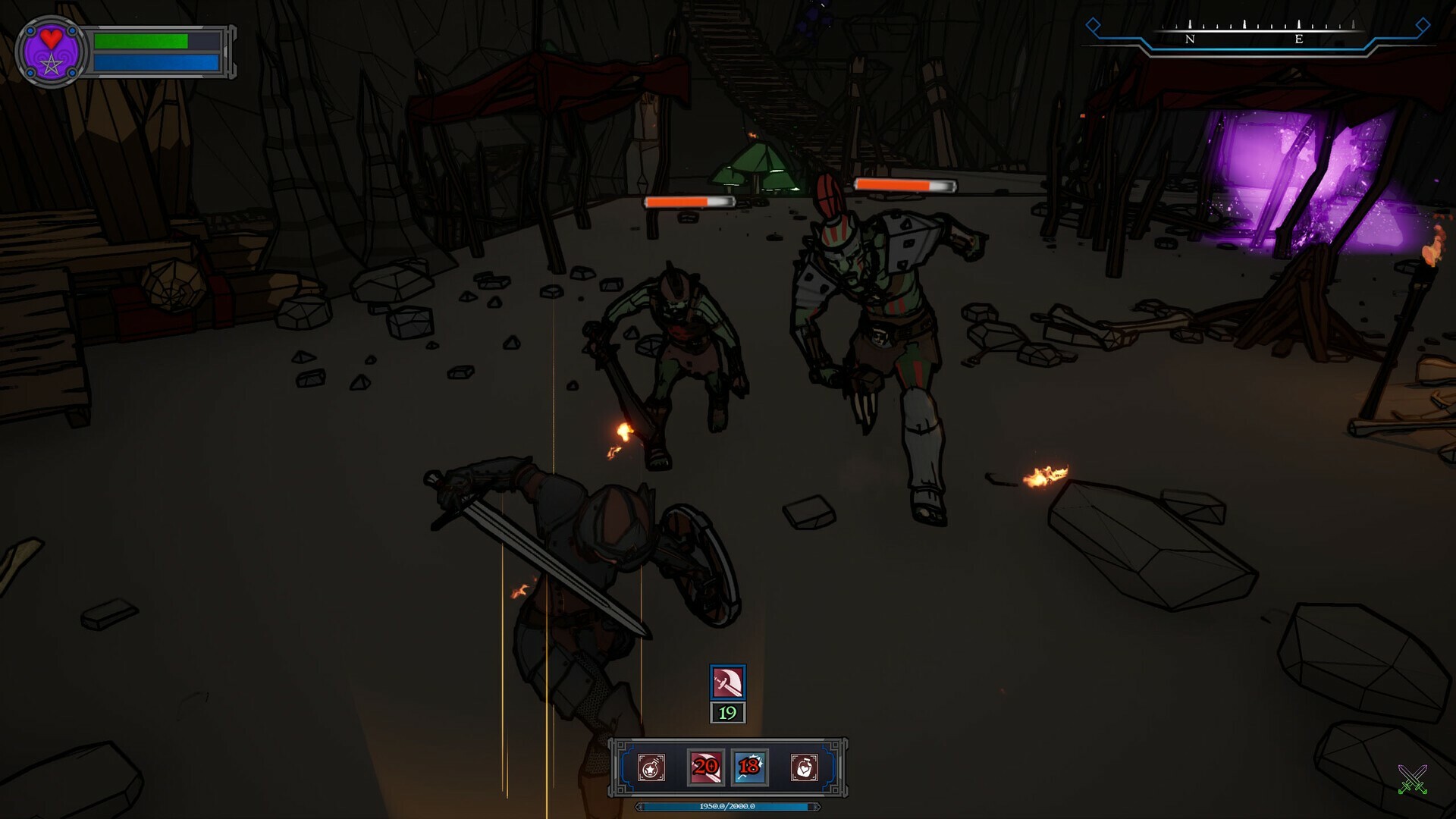This screenshot has width=1456, height=819.
Task: Select the equipped axe ability above the hotbar
Action: 728,682
